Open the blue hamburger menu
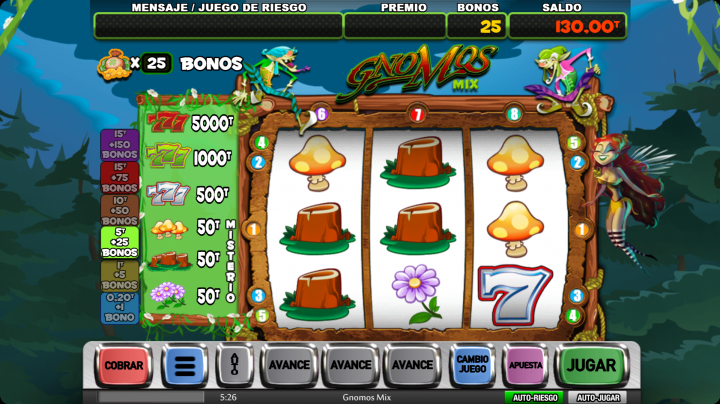 [185, 366]
